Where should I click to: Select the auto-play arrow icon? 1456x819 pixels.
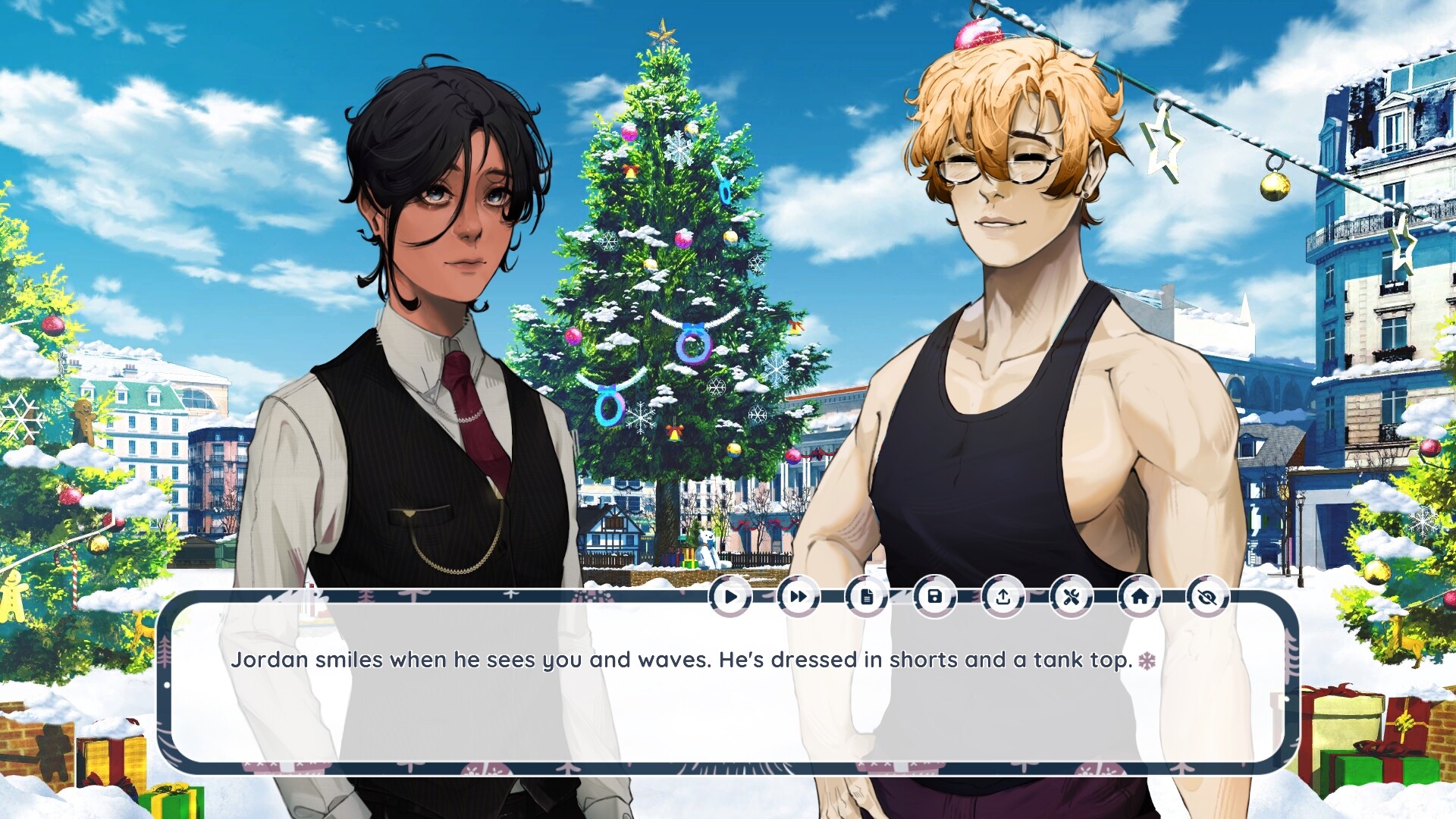pos(730,596)
